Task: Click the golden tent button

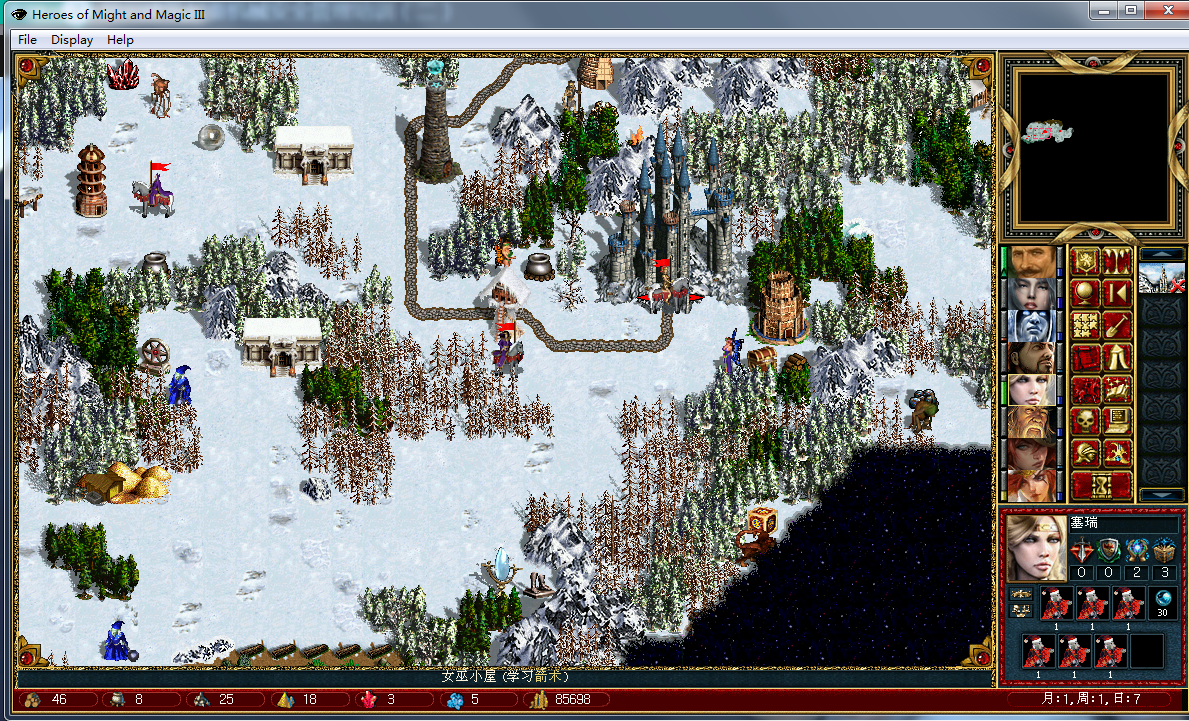Action: (1117, 358)
